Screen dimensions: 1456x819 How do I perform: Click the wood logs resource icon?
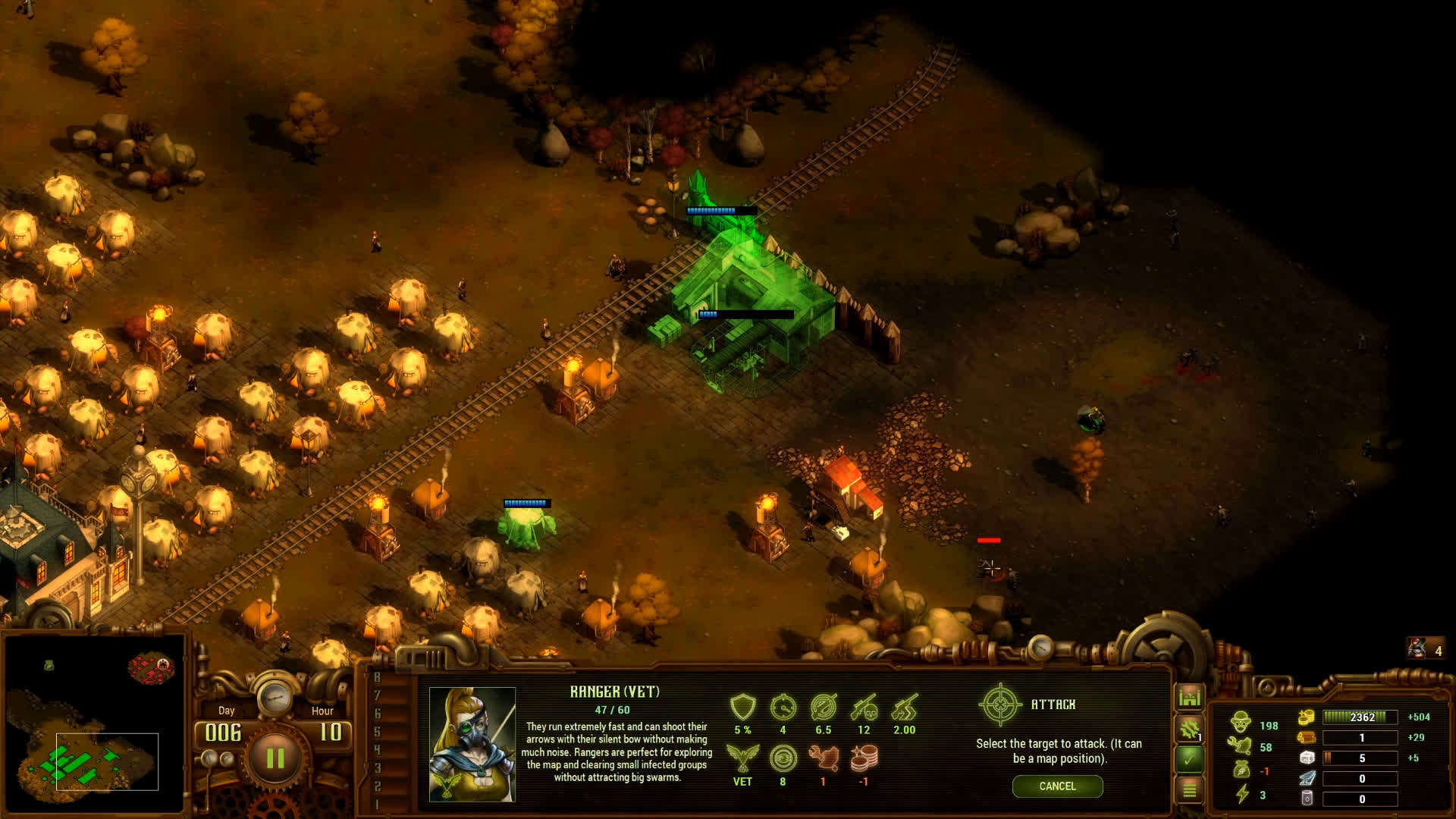click(x=1306, y=738)
